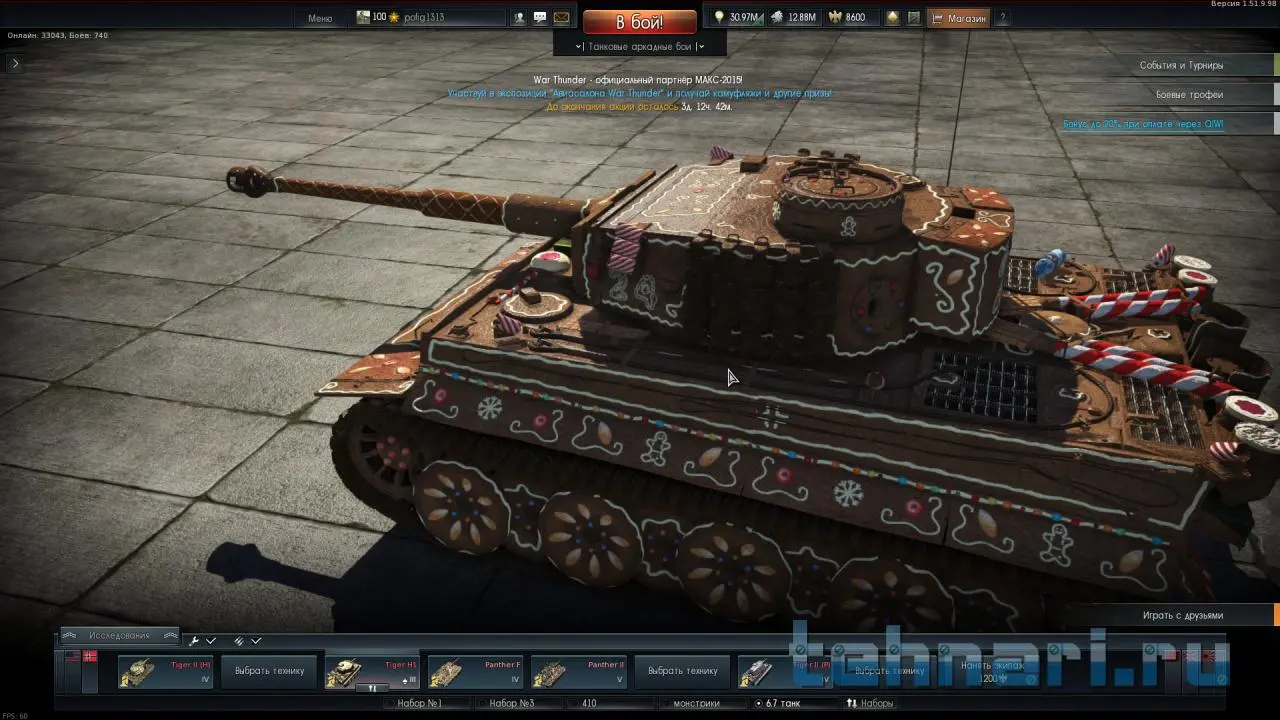The width and height of the screenshot is (1280, 720).
Task: Select the Tiger H1 crew slot
Action: click(372, 671)
